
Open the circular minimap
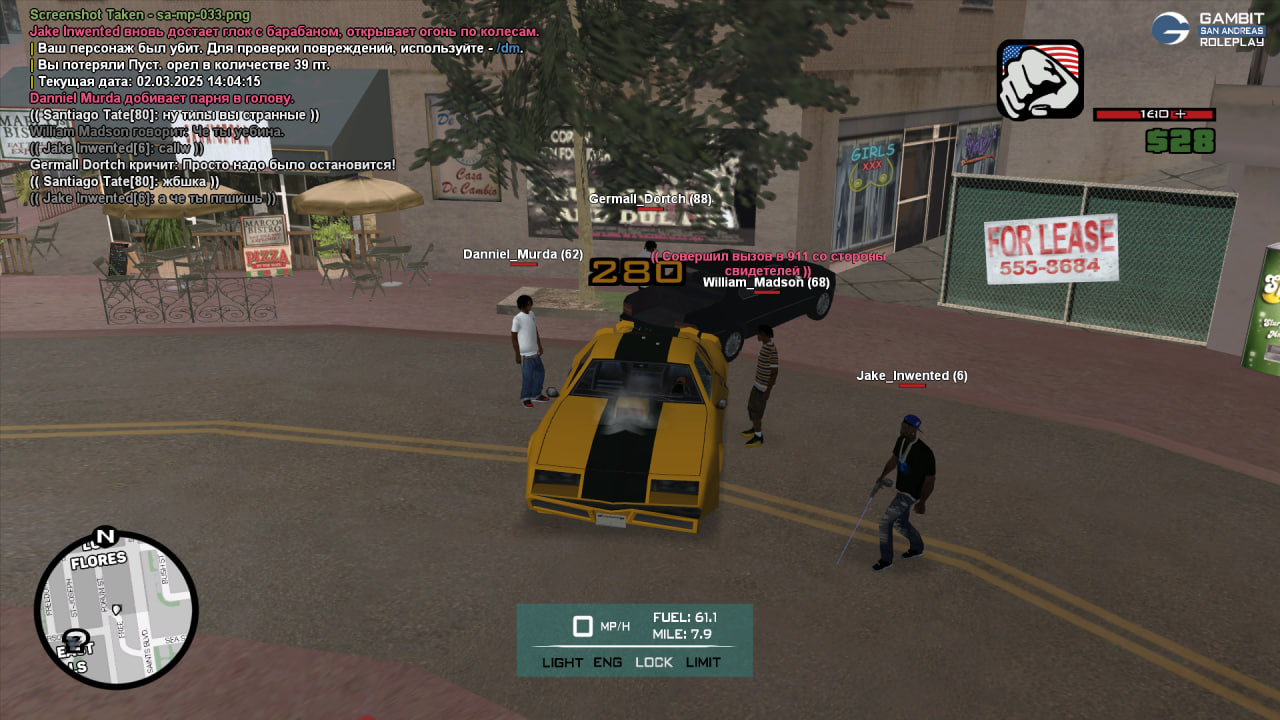coord(116,610)
